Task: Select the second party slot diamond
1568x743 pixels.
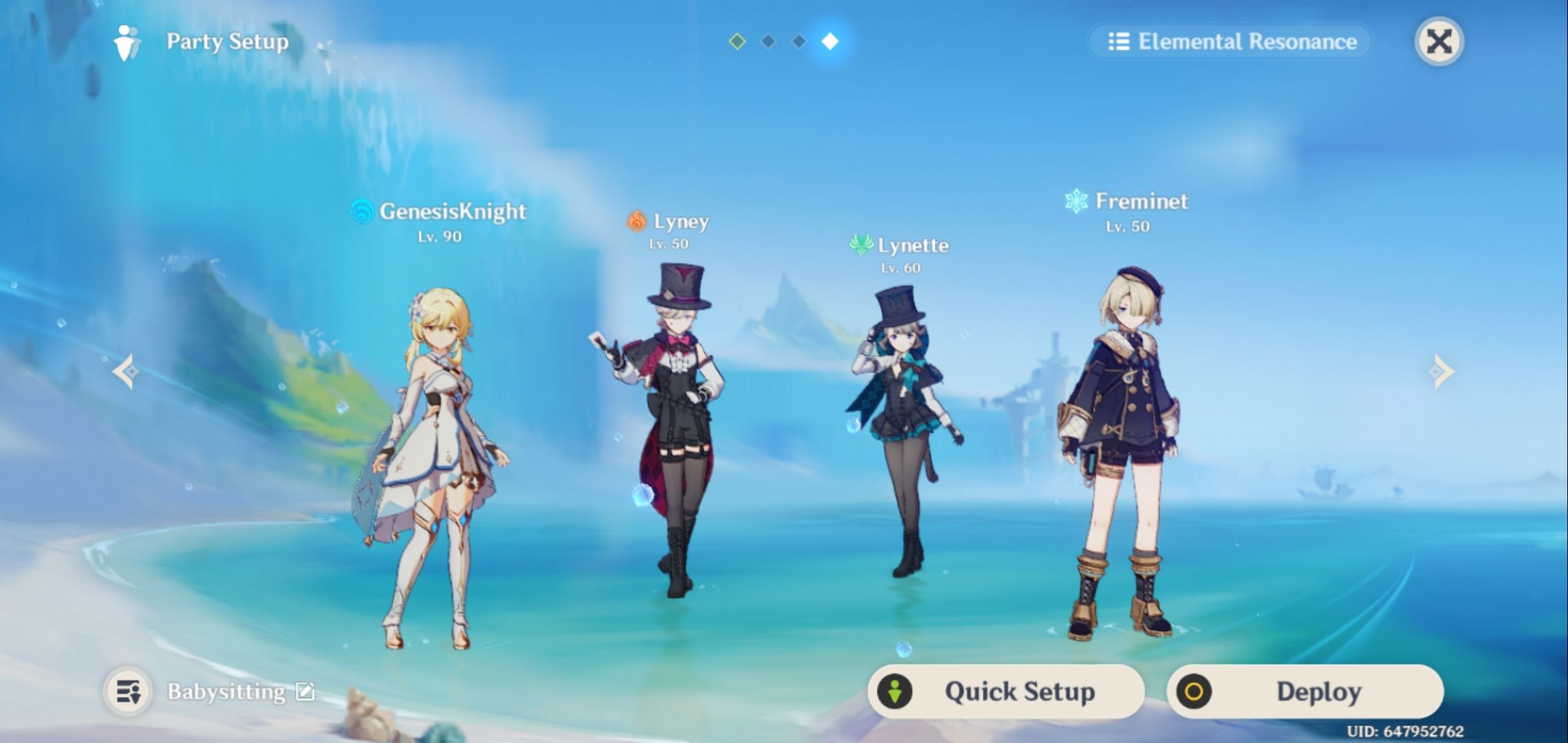Action: 768,41
